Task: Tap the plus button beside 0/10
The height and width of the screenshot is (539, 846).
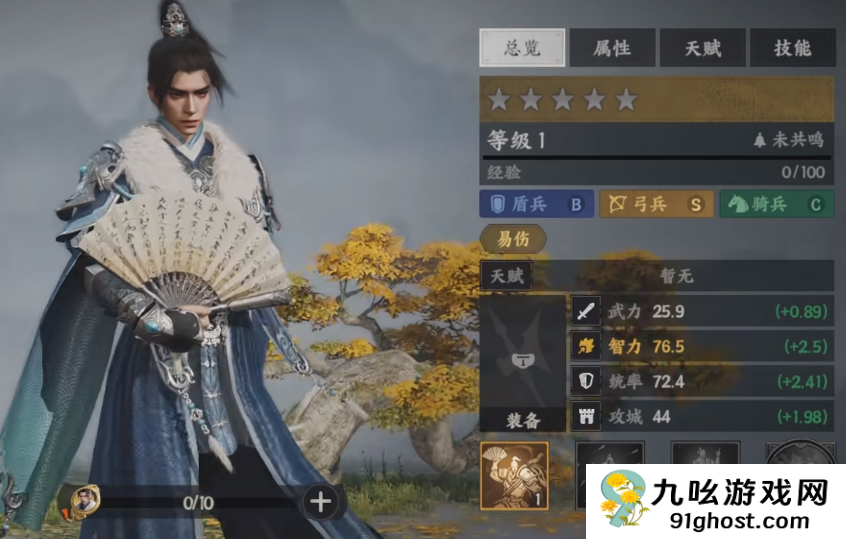Action: 321,502
